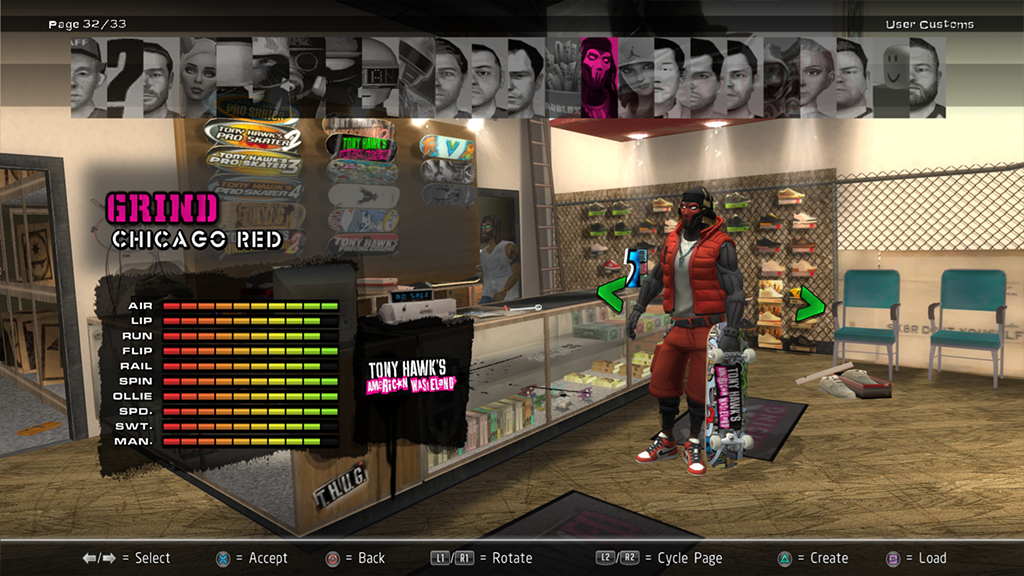This screenshot has width=1024, height=576.
Task: Click the green right arrow beside the skater
Action: pos(808,303)
